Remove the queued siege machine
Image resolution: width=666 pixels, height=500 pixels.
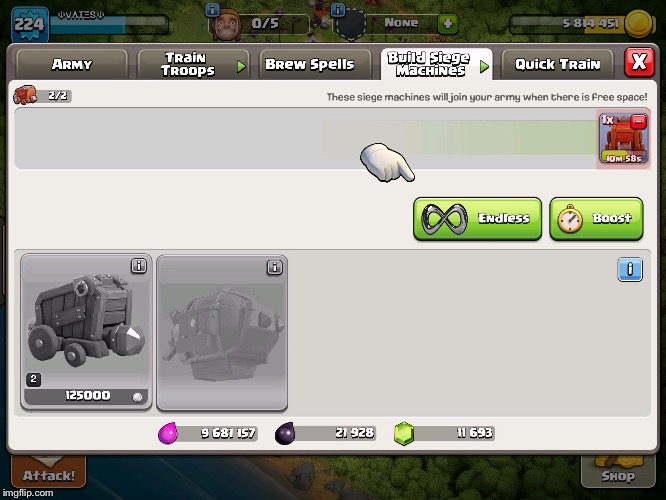click(637, 120)
